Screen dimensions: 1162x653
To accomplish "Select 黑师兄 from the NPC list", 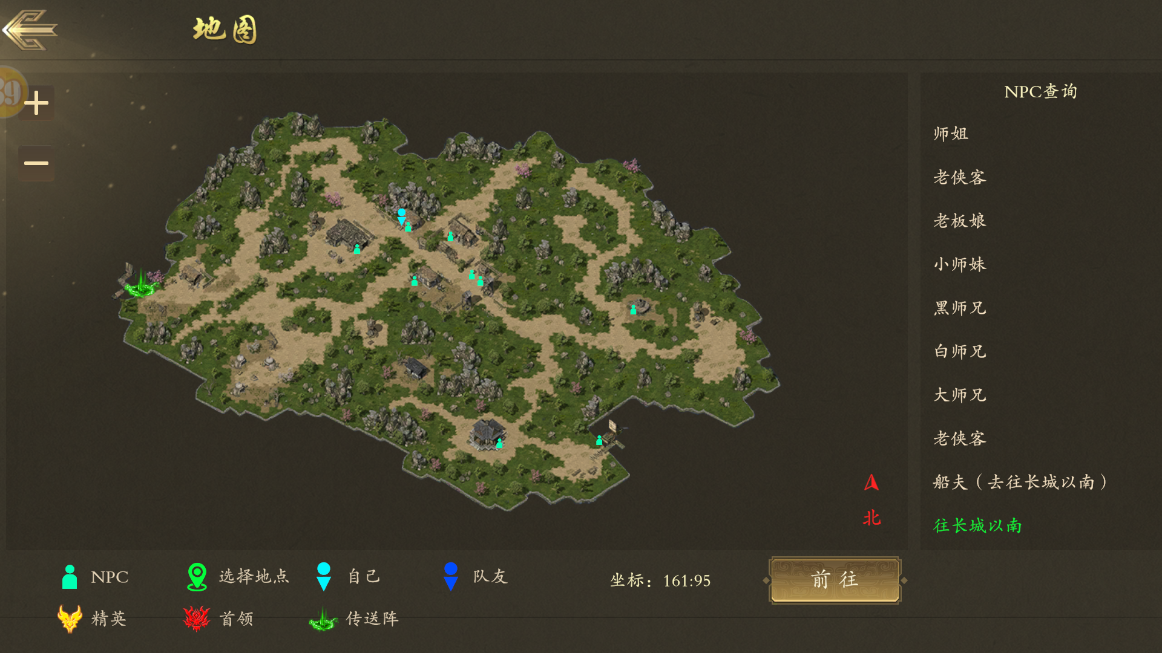I will coord(960,308).
